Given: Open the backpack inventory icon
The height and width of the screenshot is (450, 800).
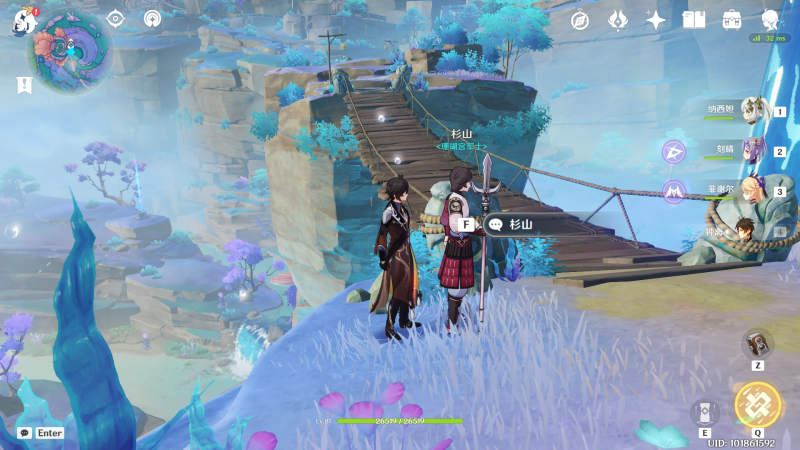Looking at the screenshot, I should pyautogui.click(x=732, y=20).
